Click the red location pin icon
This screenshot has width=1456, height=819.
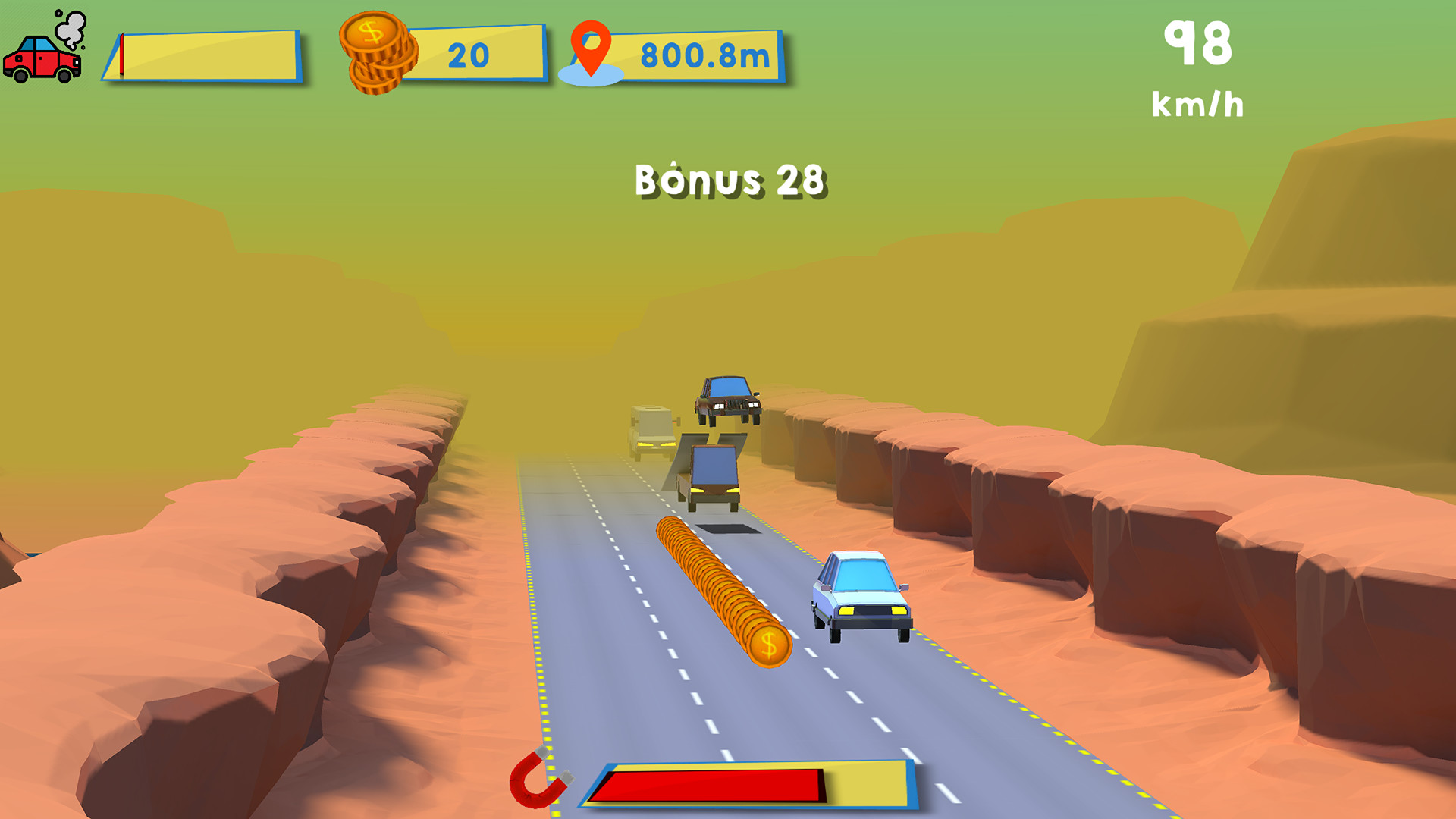pos(591,45)
